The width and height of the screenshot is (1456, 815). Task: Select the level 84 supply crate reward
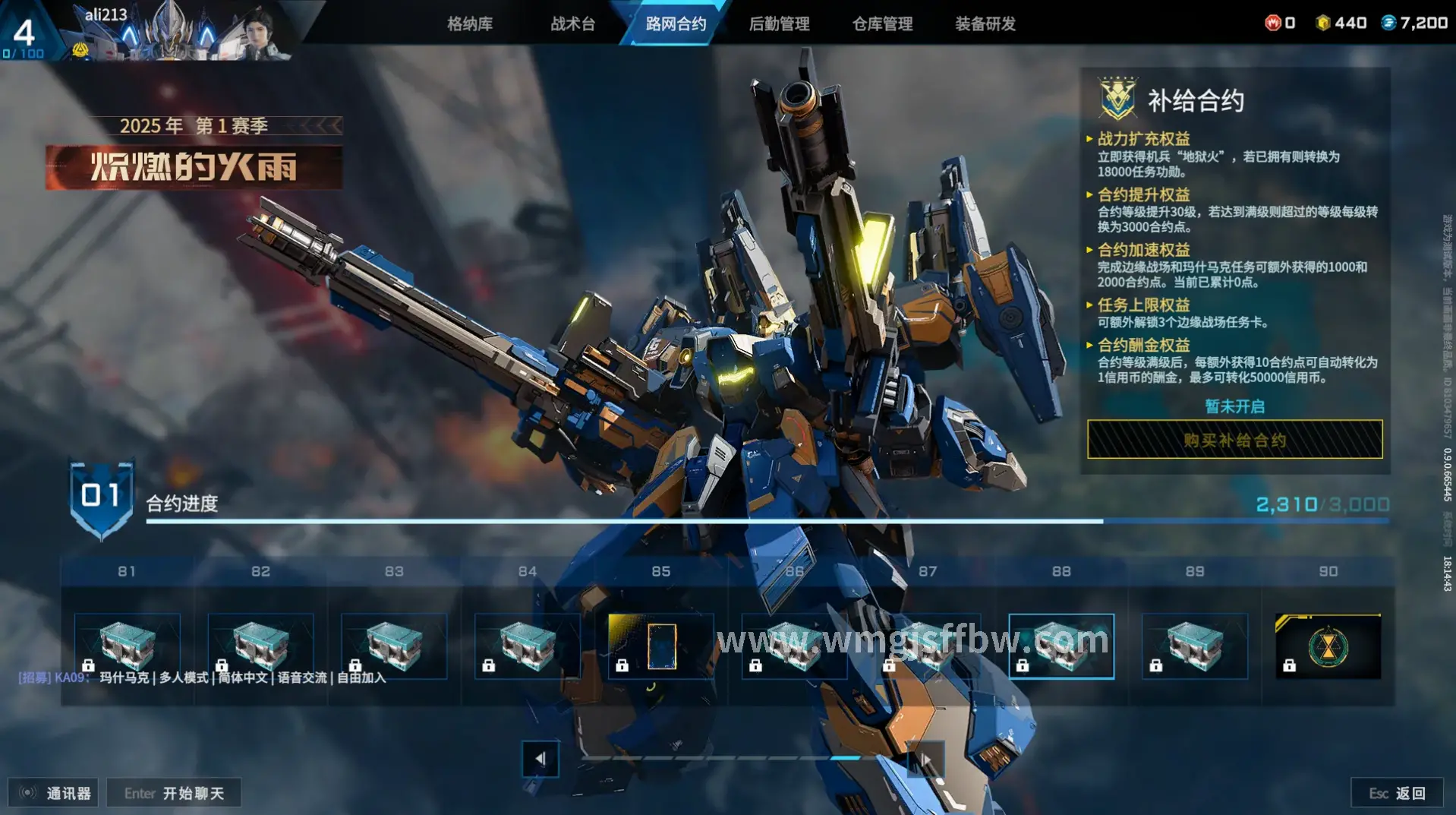click(528, 646)
